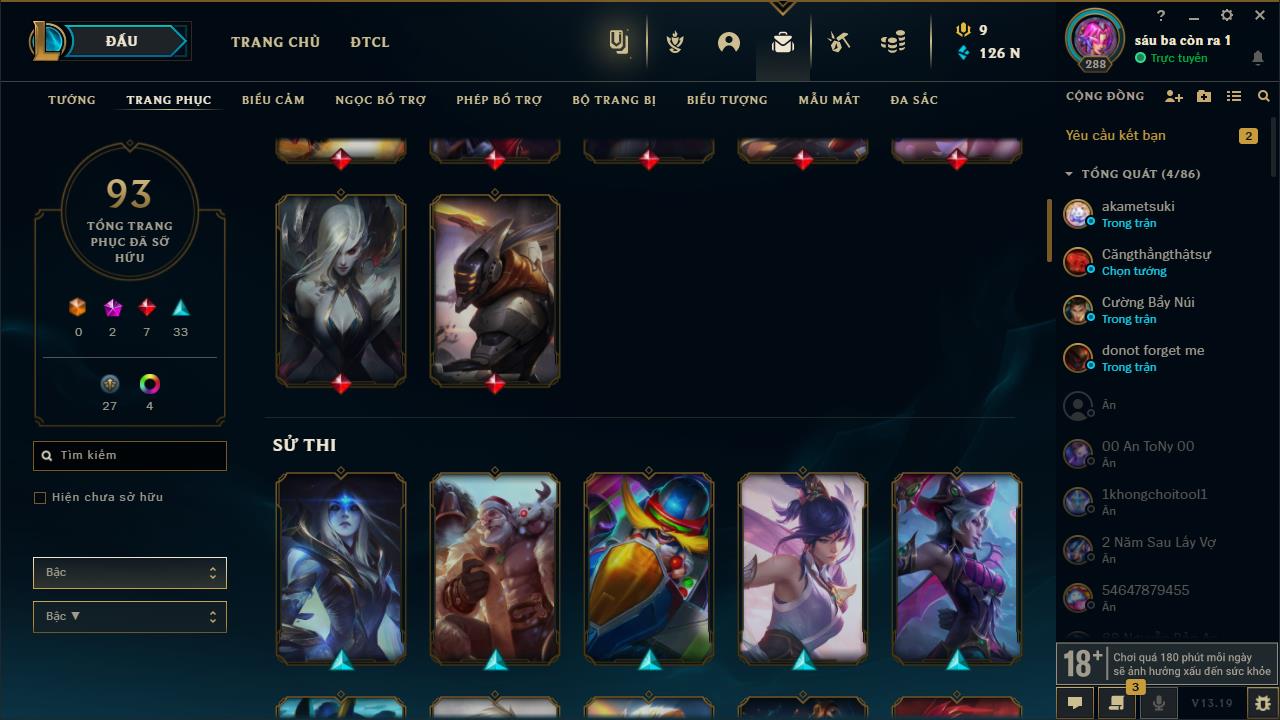Open 'Yêu cầu kết bạn' friend requests

click(1113, 135)
